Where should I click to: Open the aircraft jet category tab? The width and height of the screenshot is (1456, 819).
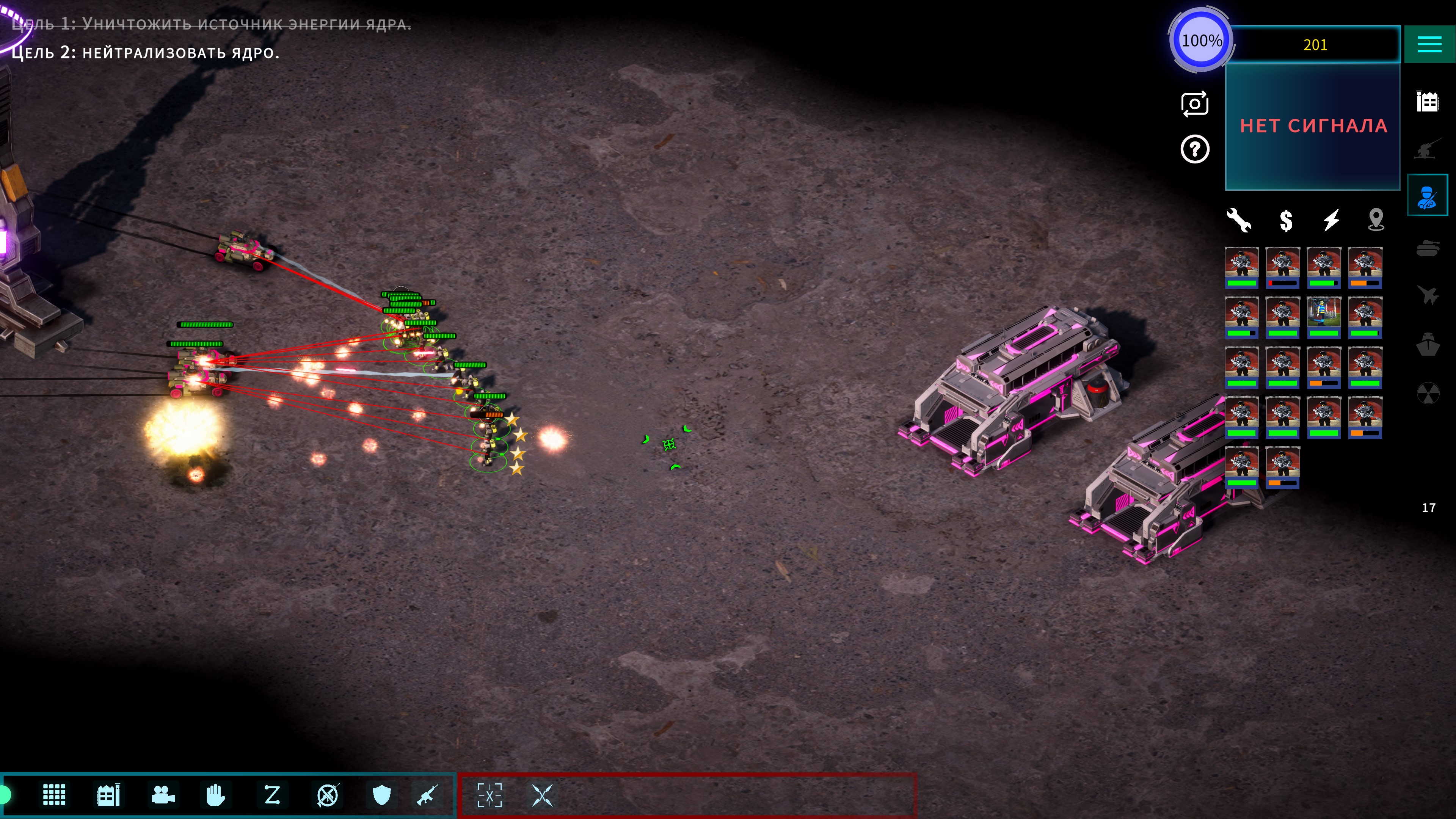(1427, 295)
